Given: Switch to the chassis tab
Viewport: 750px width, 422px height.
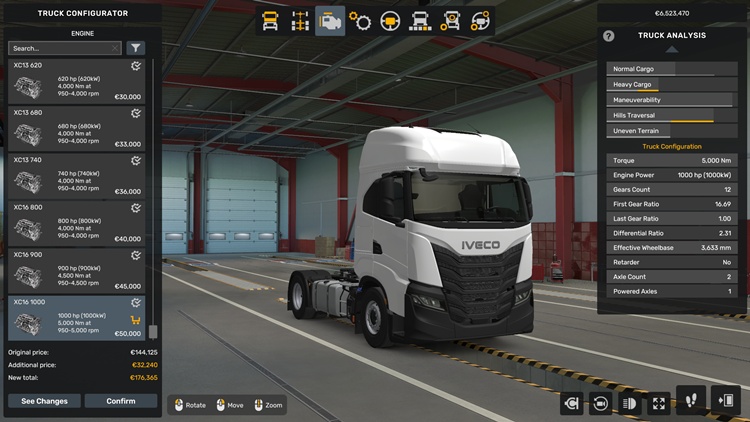Looking at the screenshot, I should coord(299,21).
